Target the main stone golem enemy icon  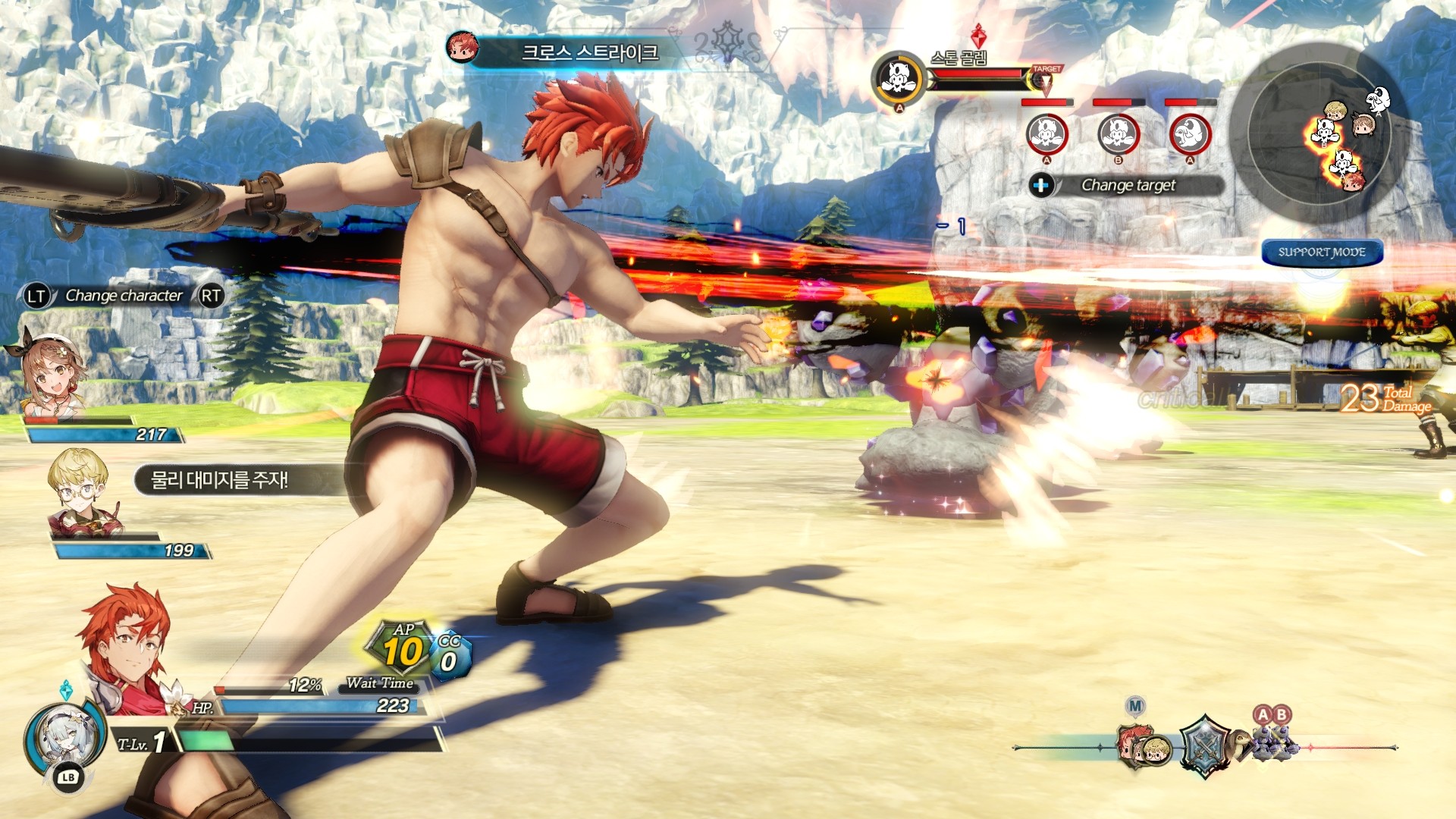[x=899, y=77]
